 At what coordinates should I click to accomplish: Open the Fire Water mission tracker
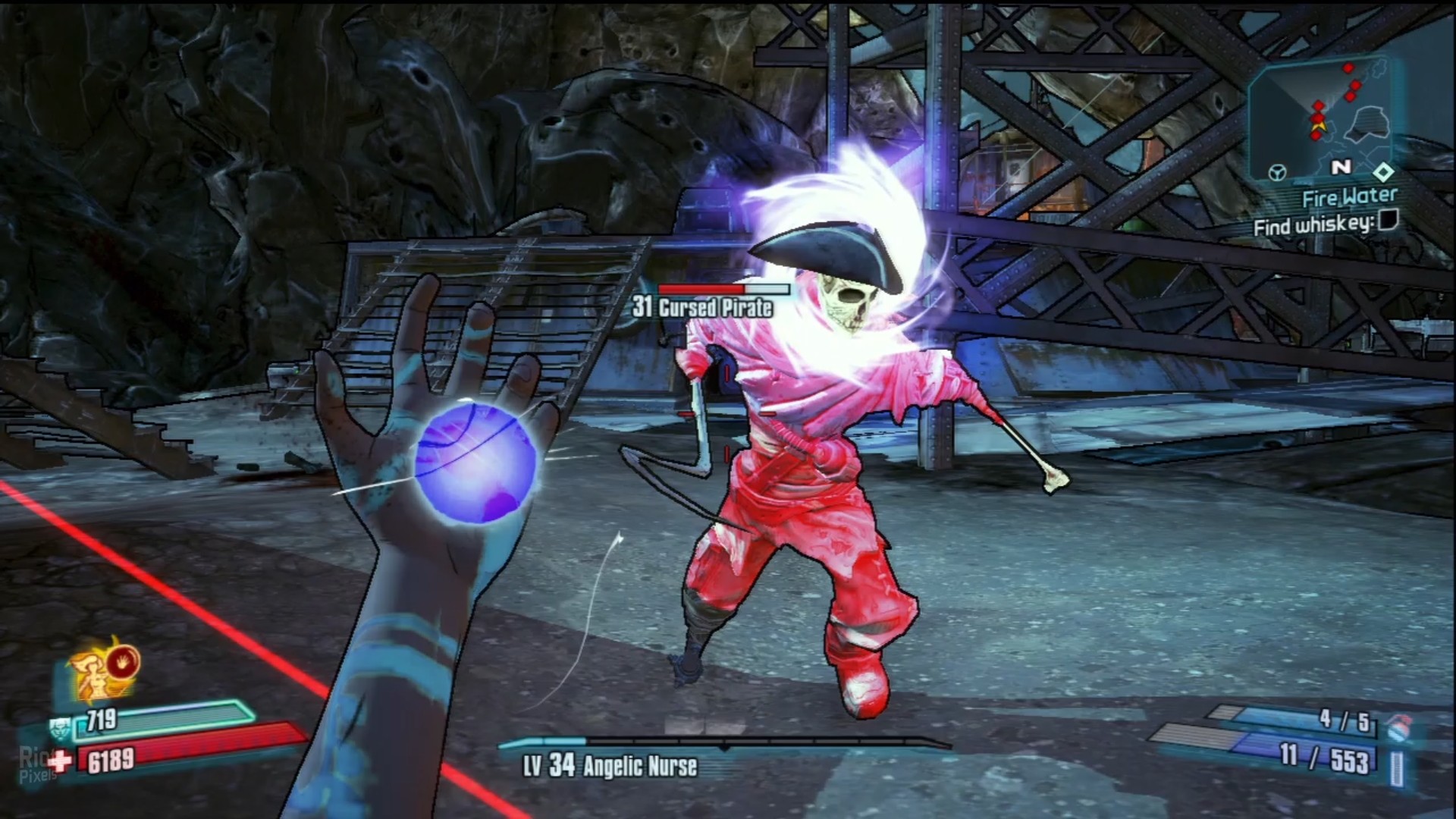point(1349,198)
